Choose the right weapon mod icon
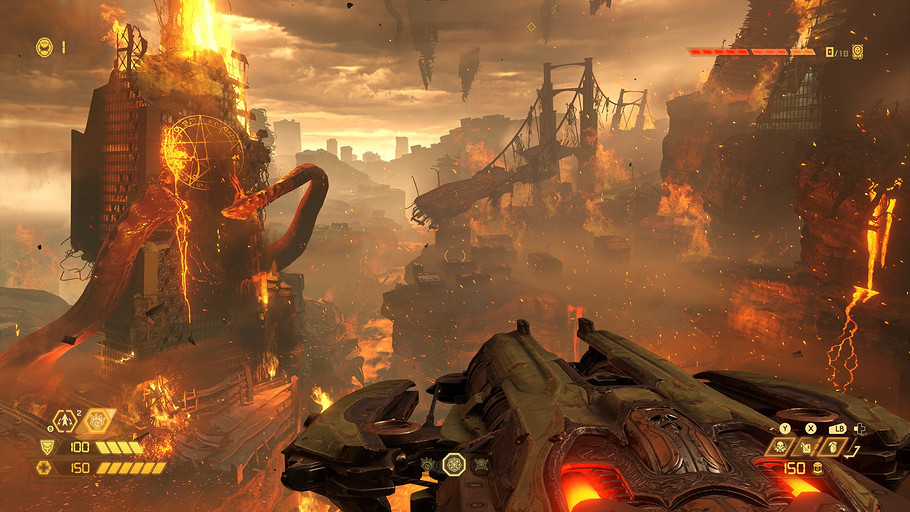910x512 pixels. [482, 464]
